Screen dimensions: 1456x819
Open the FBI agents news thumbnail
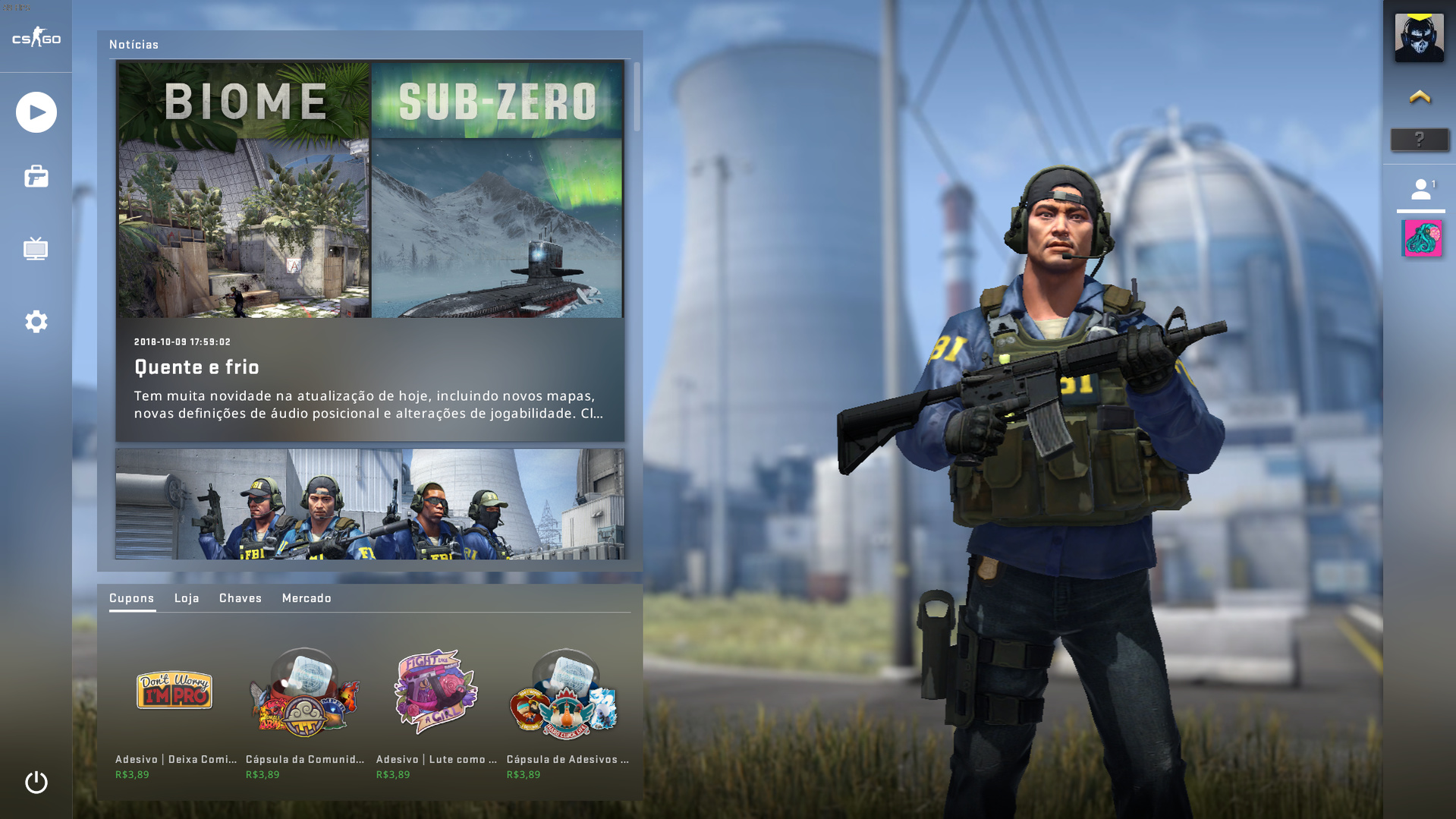pyautogui.click(x=370, y=504)
